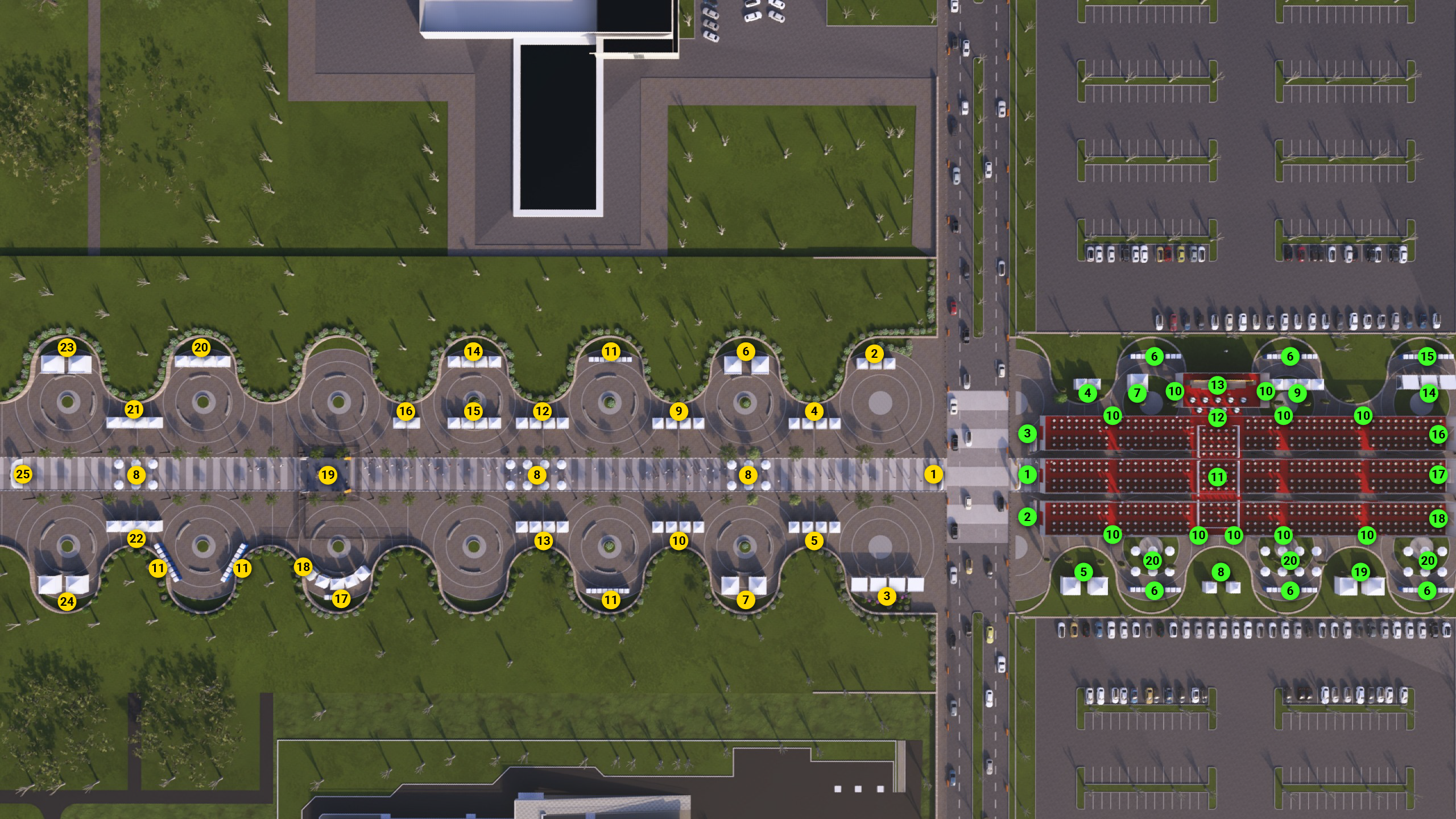Choose the yellow 17 marker
1456x819 pixels.
click(x=341, y=598)
